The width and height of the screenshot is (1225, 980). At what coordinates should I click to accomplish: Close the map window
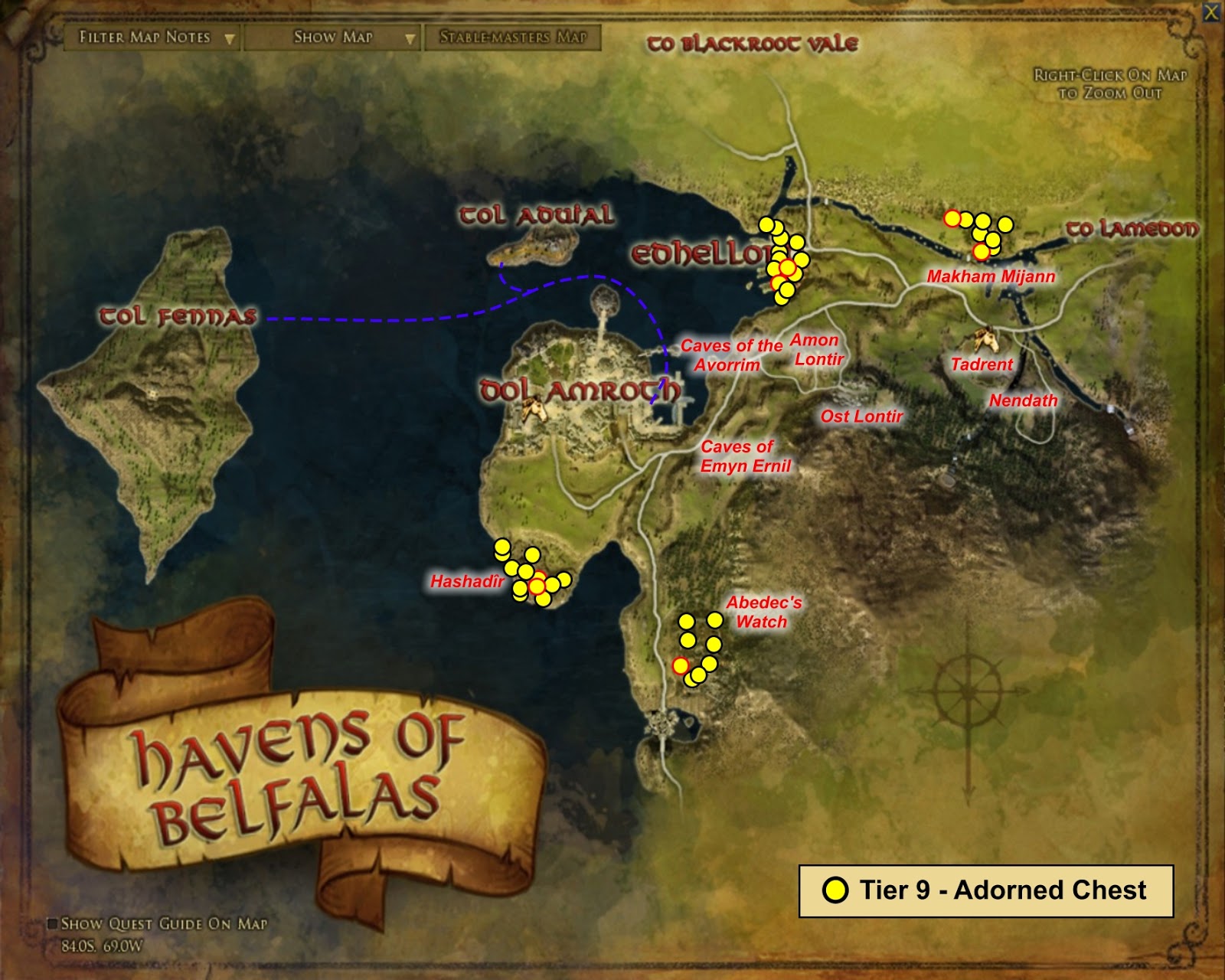1213,11
